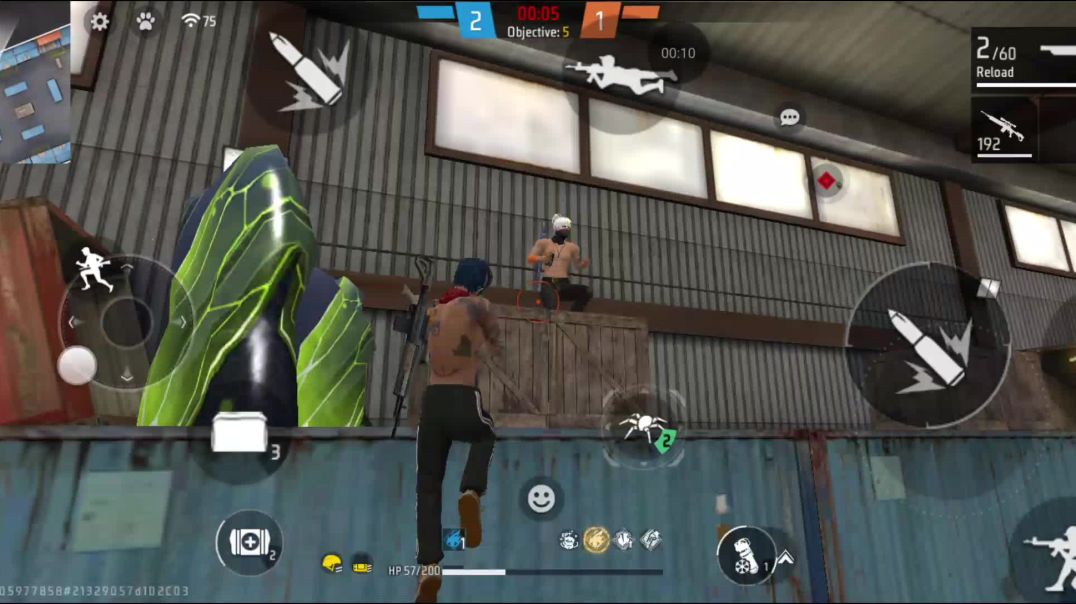Open the settings gear menu

(100, 21)
